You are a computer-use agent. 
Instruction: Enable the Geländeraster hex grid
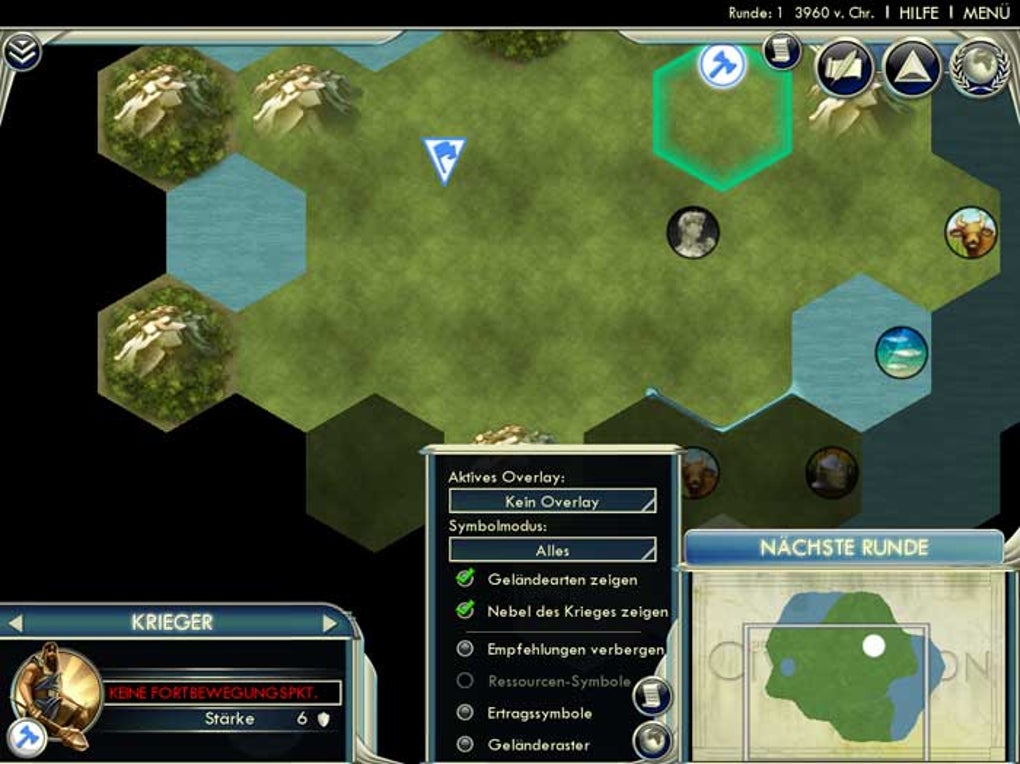pos(465,744)
